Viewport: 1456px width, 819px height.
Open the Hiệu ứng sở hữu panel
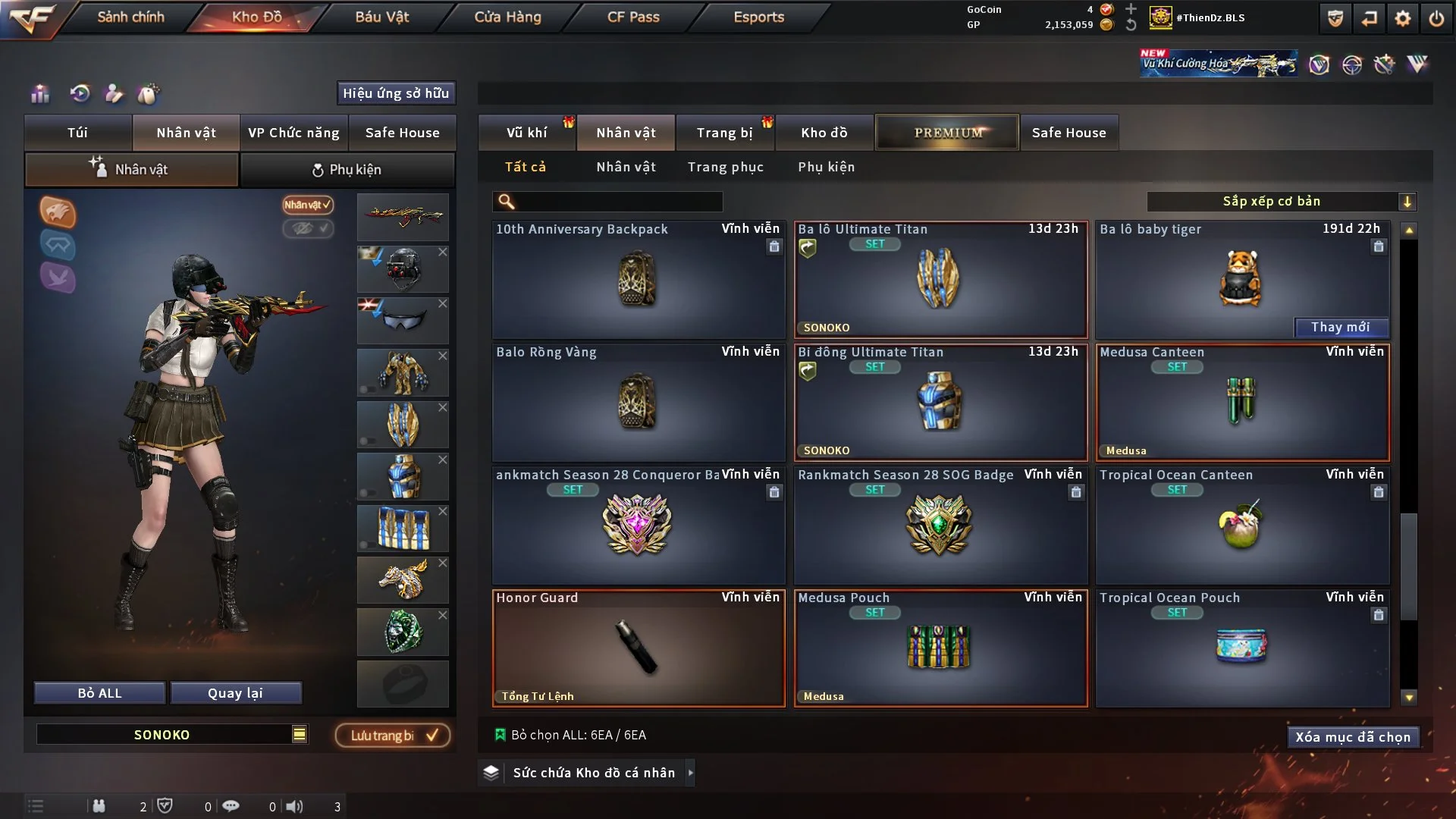[395, 93]
